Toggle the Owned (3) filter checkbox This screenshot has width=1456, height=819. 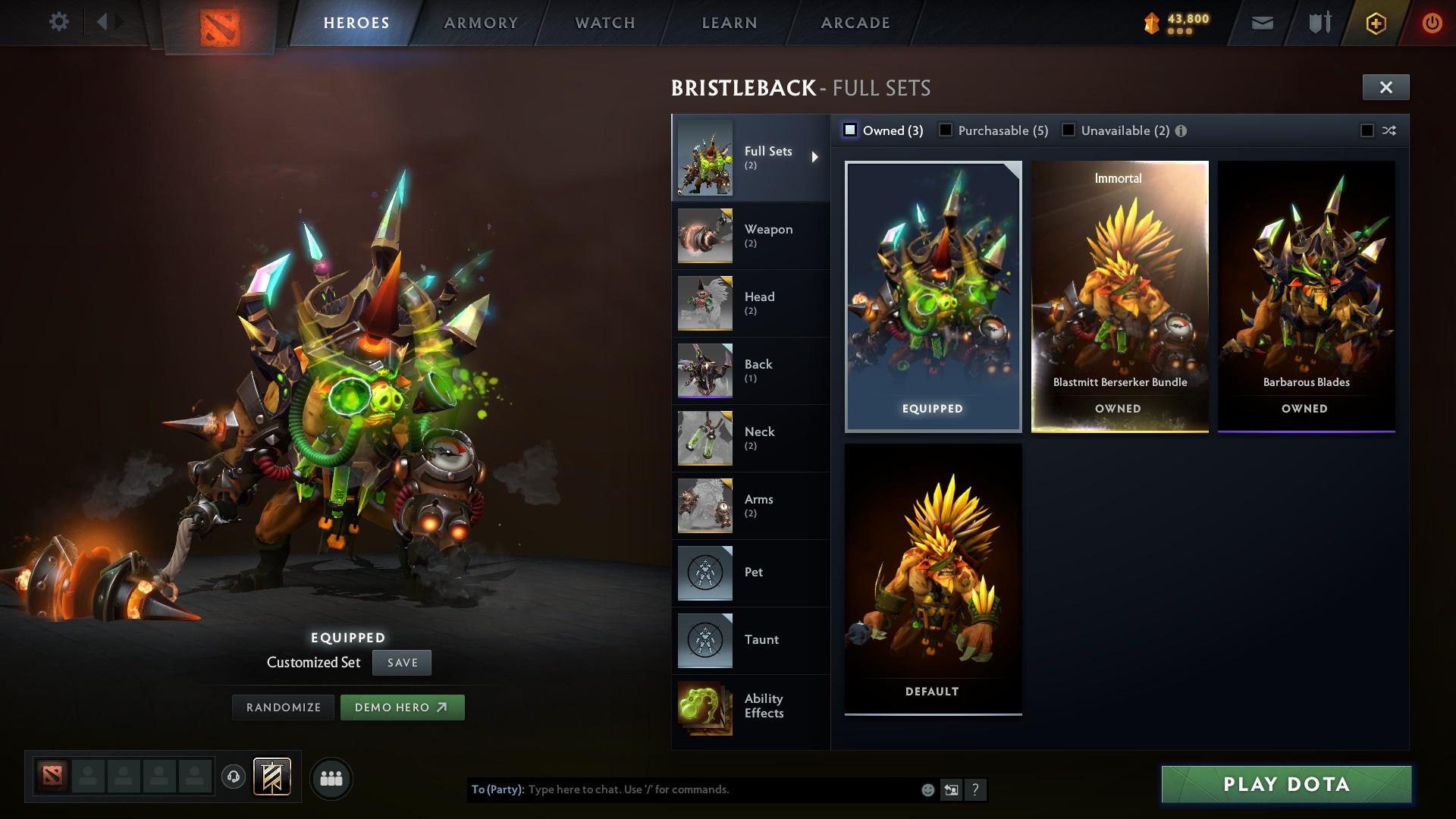851,130
